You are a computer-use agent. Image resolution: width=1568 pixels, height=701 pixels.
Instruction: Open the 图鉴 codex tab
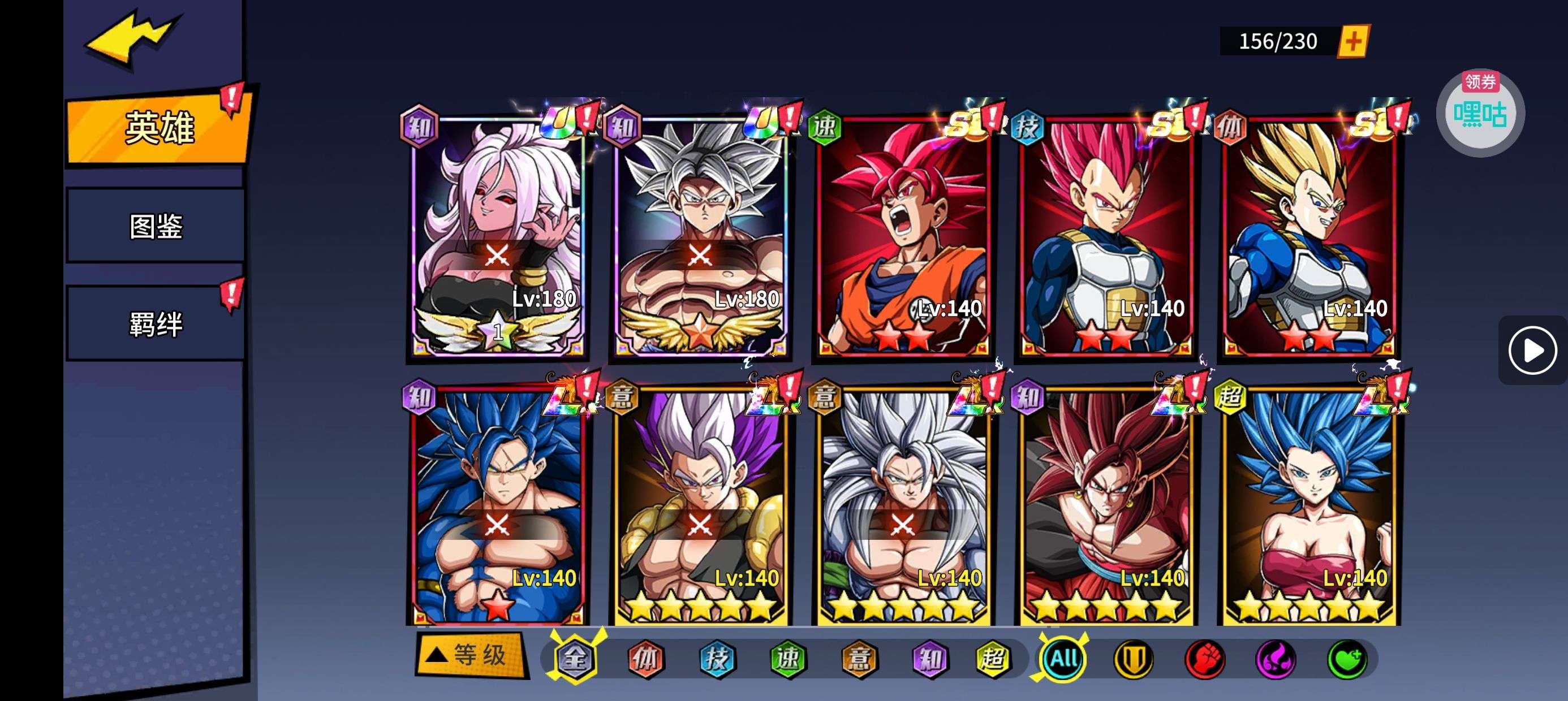pos(156,226)
